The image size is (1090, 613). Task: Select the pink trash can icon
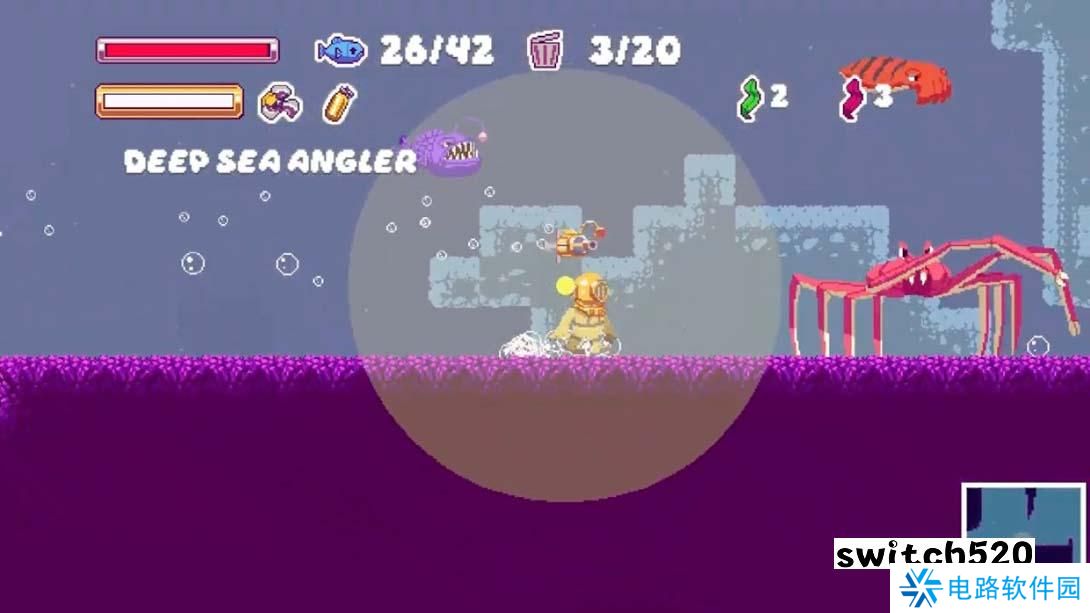tap(545, 50)
